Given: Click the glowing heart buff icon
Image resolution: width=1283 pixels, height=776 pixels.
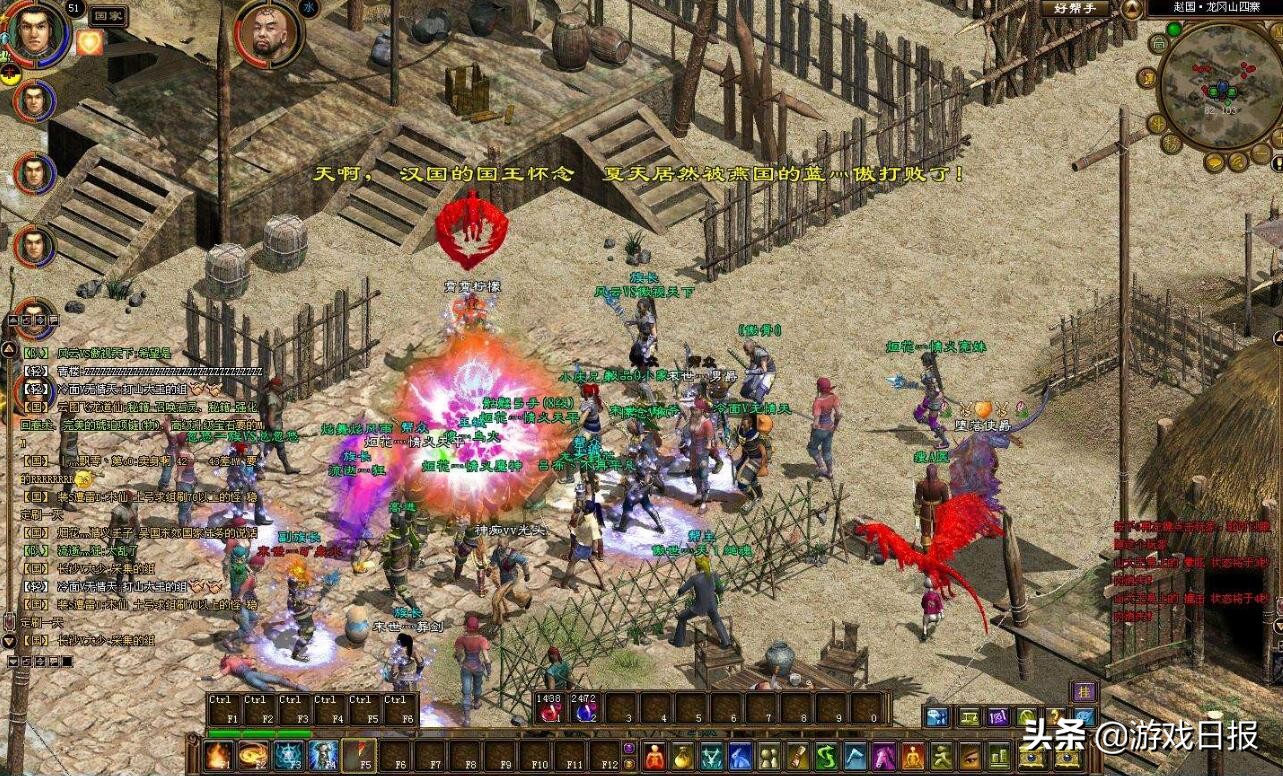Looking at the screenshot, I should pos(90,42).
